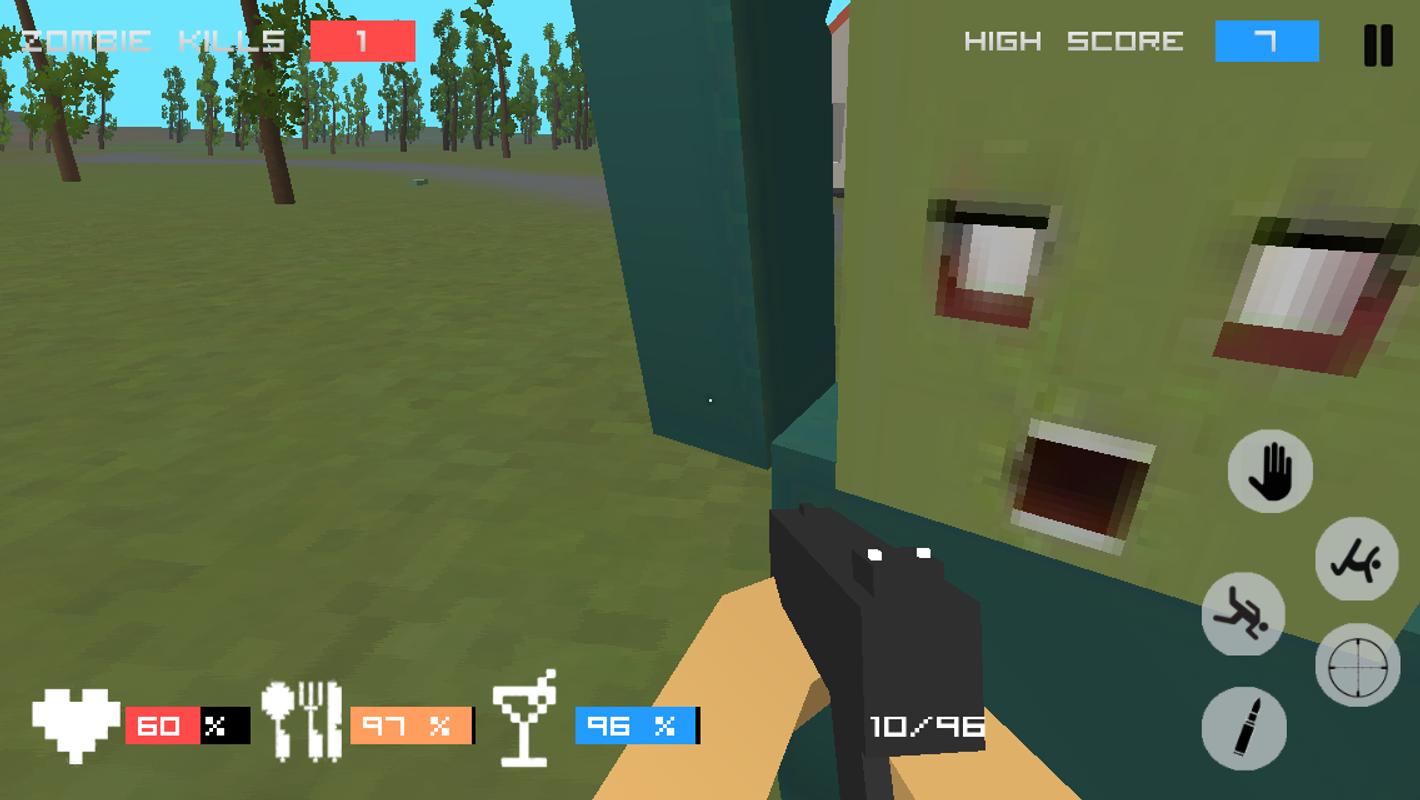Select the HIGH SCORE label
The image size is (1420, 800).
coord(1072,42)
